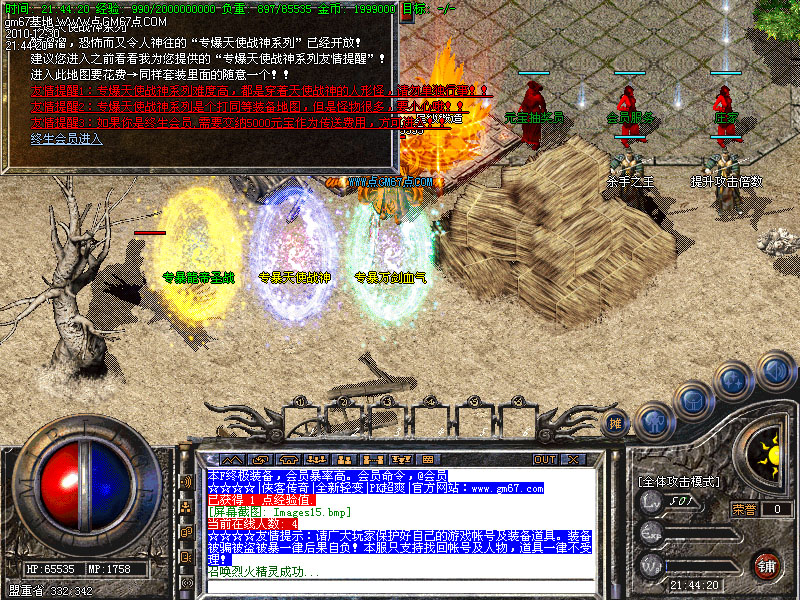Click the 终生会员进入 dialogue link
This screenshot has width=800, height=600.
(66, 139)
